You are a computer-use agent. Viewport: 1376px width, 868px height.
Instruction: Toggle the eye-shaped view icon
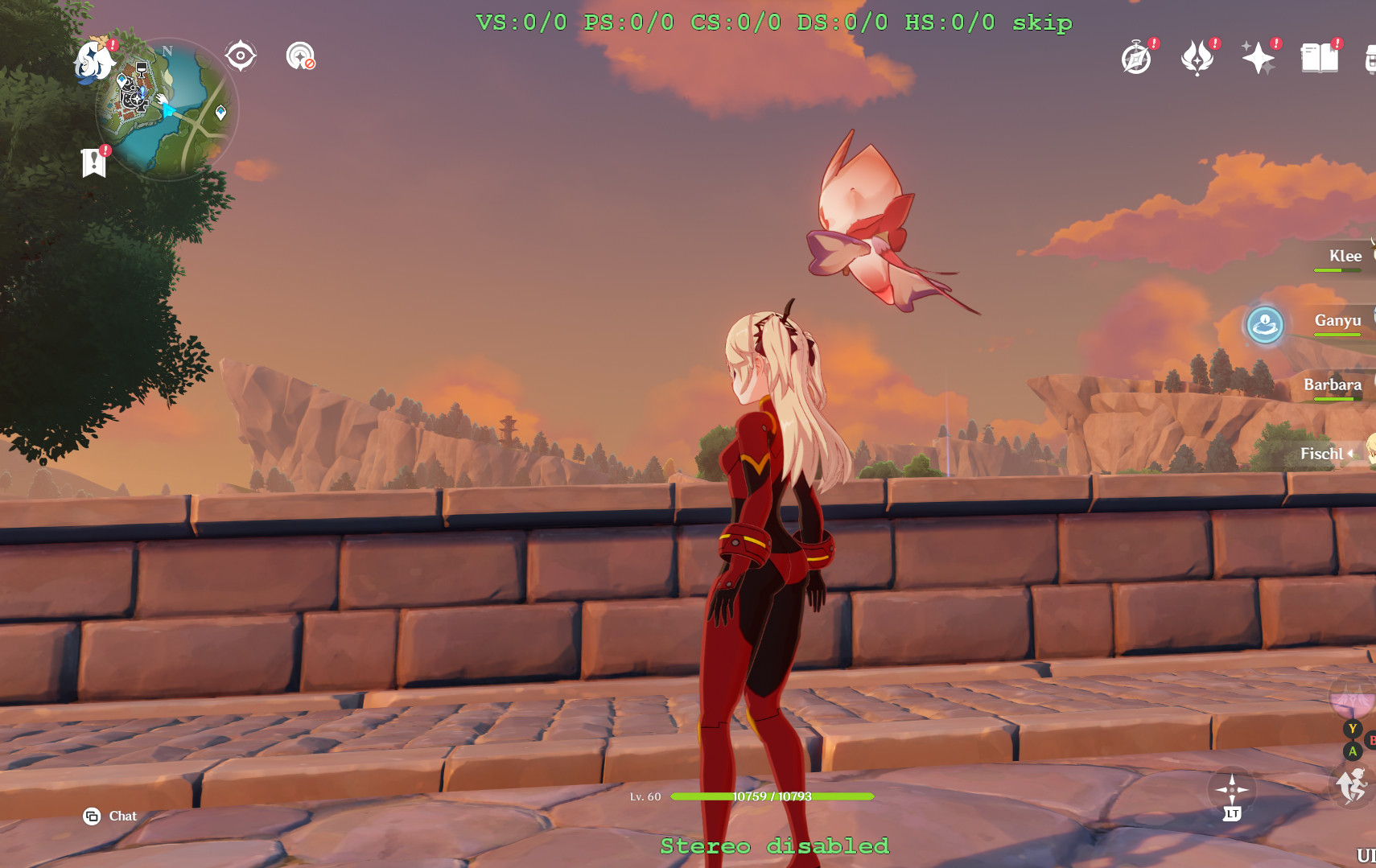(240, 56)
